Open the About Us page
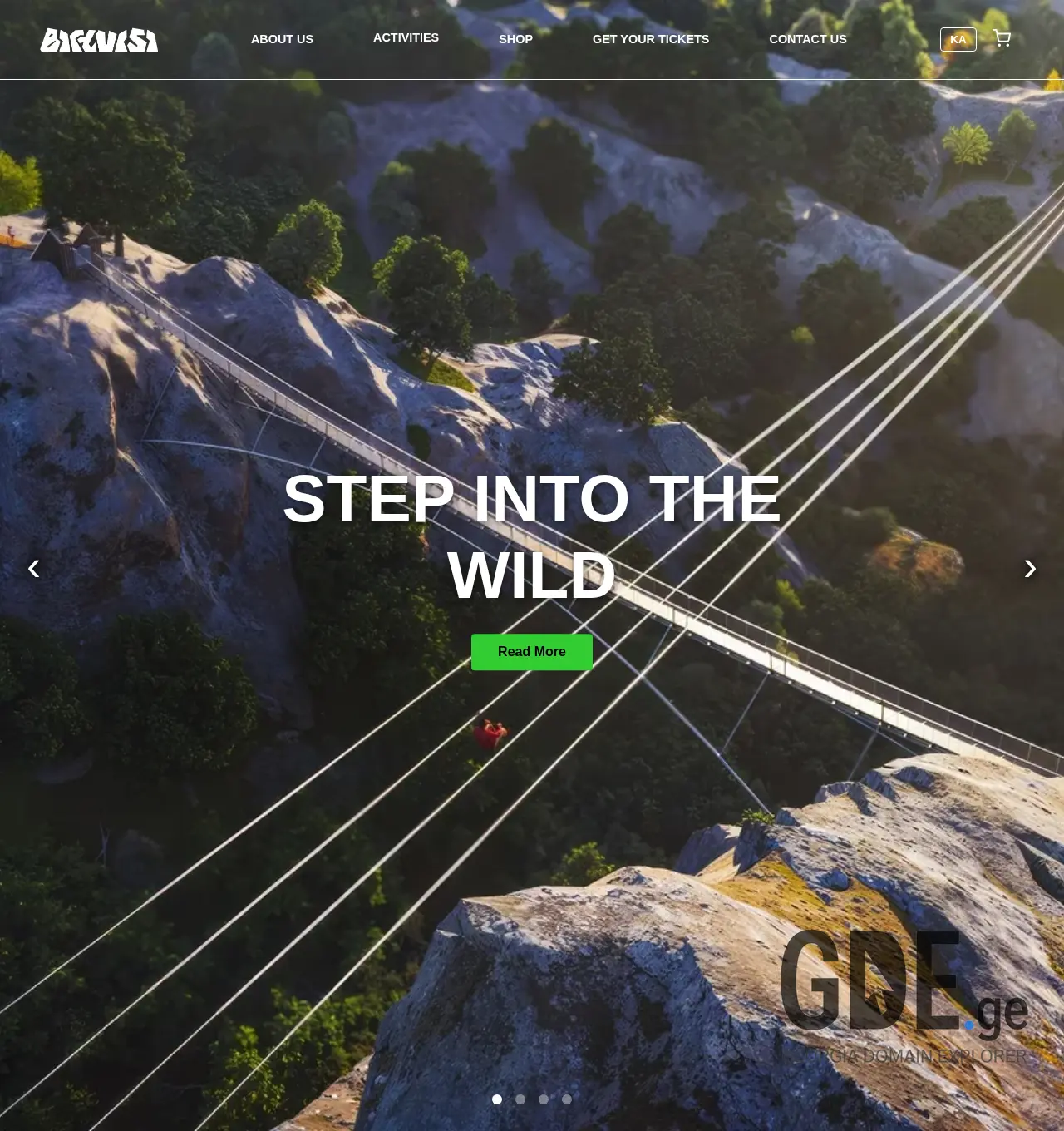 pyautogui.click(x=282, y=39)
